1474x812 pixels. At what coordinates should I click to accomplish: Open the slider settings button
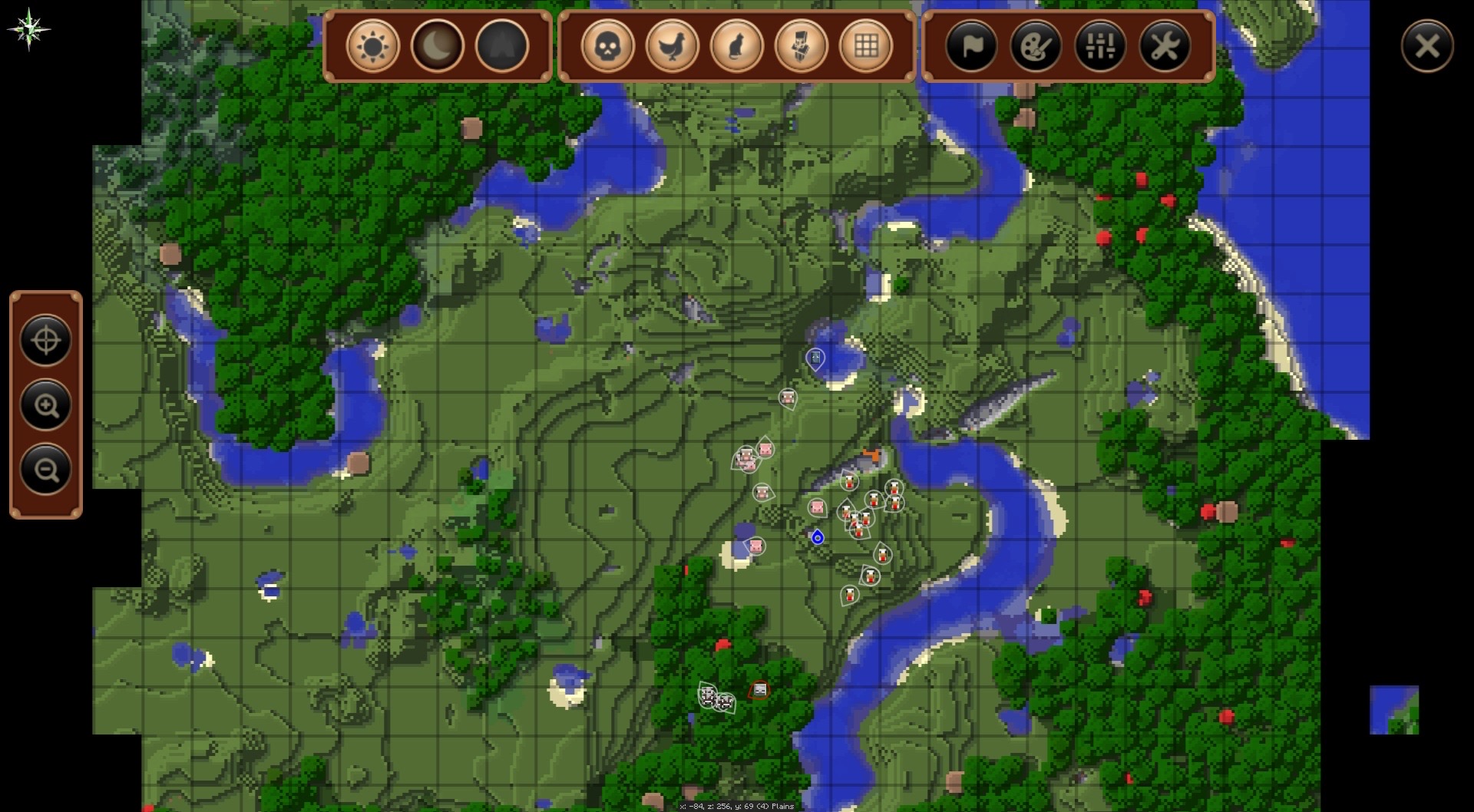1100,46
